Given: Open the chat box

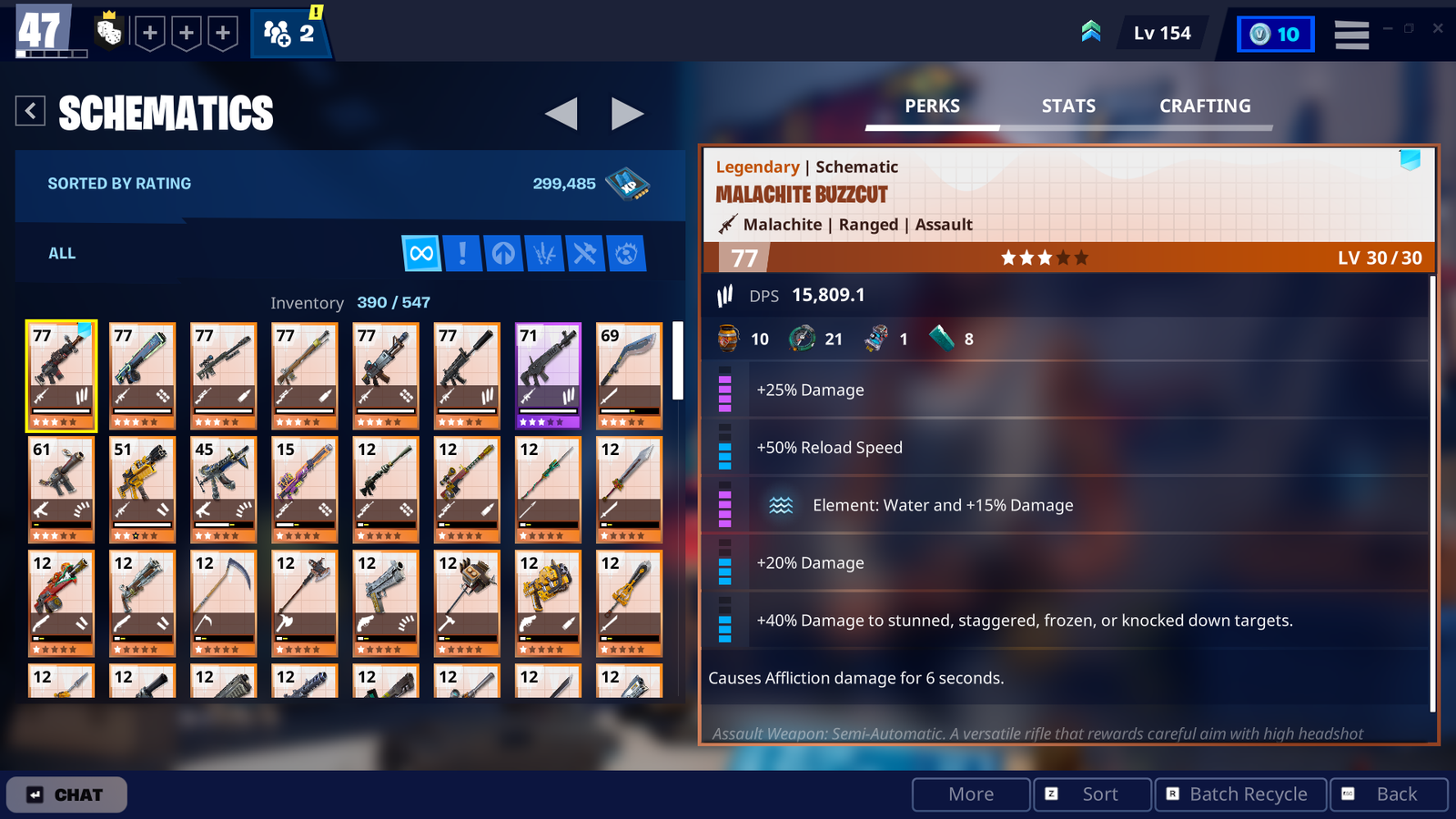Looking at the screenshot, I should pos(66,794).
